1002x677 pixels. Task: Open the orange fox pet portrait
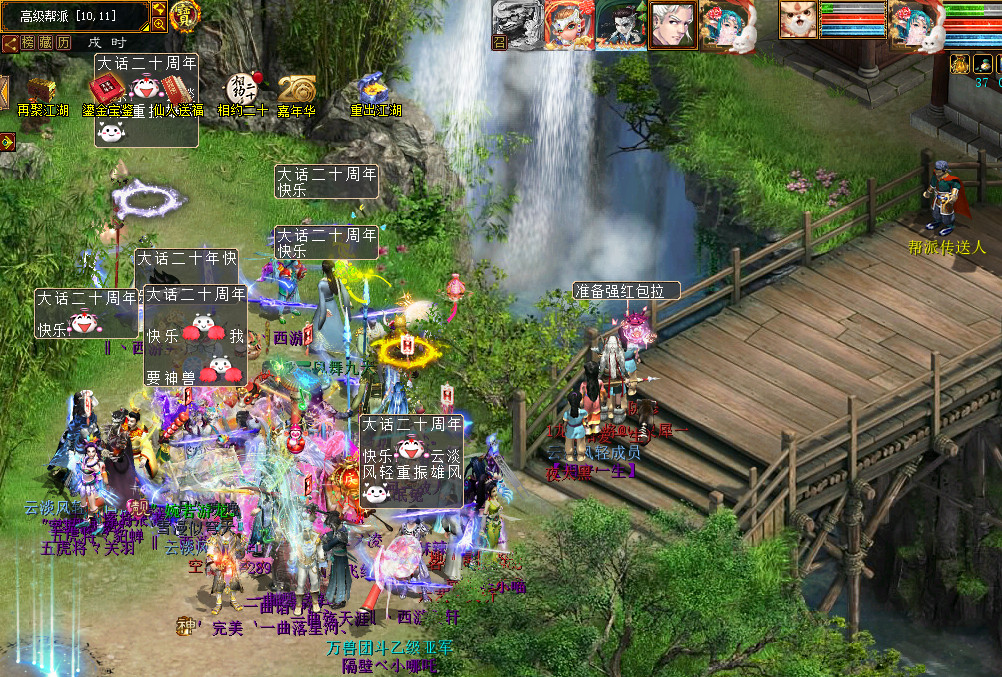click(x=798, y=21)
